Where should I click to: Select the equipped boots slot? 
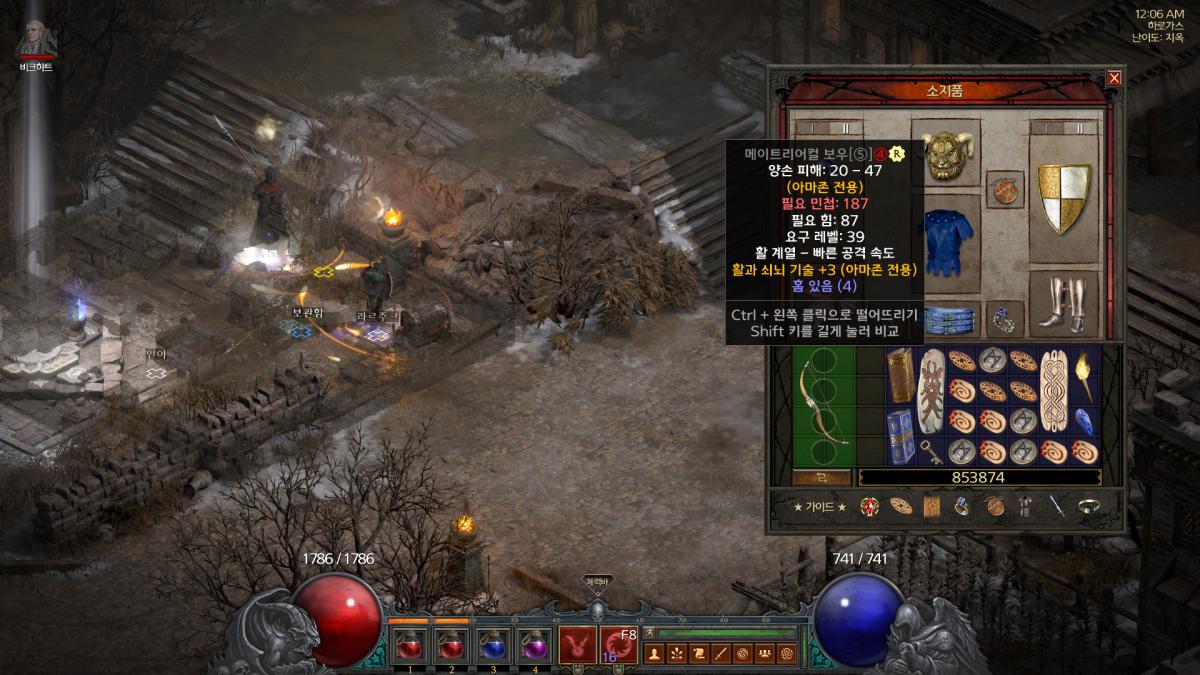pyautogui.click(x=1063, y=302)
